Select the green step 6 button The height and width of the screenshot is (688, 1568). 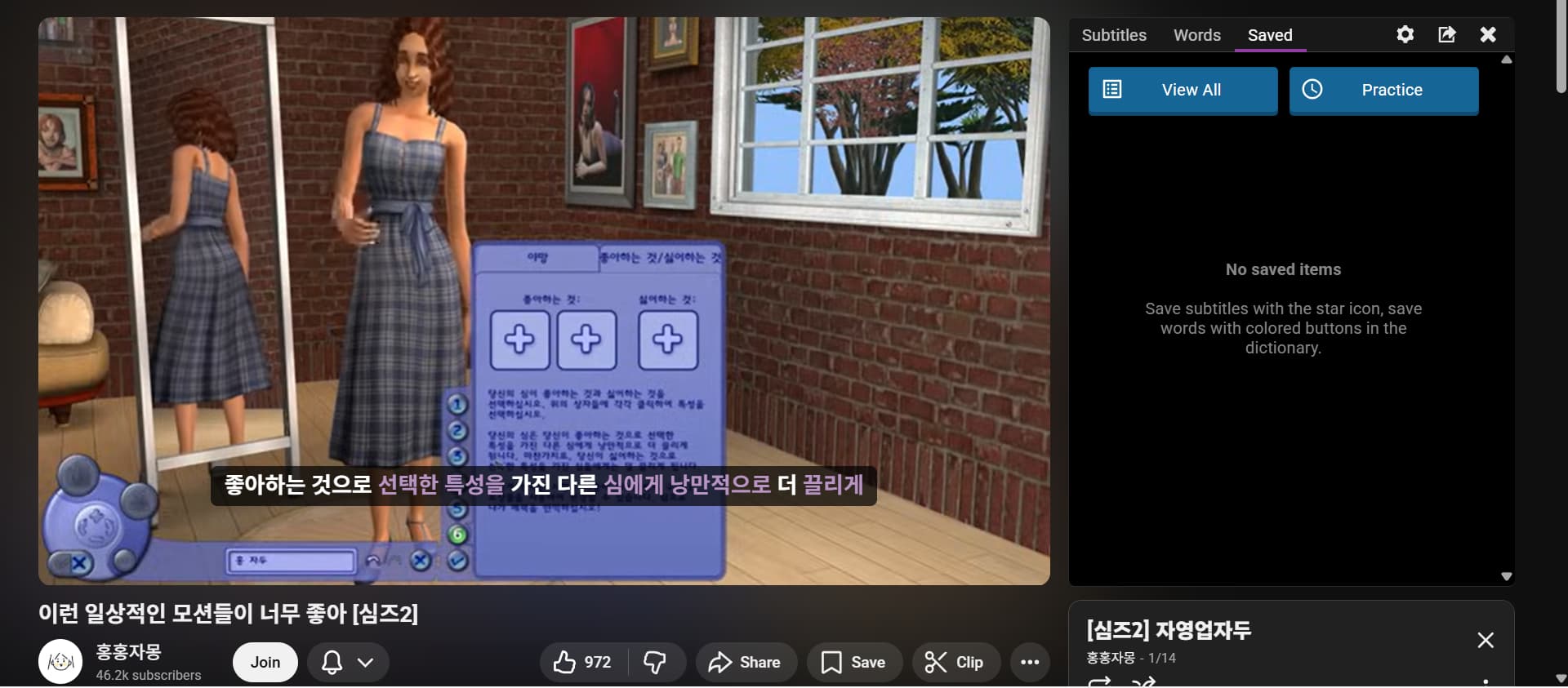[x=457, y=535]
